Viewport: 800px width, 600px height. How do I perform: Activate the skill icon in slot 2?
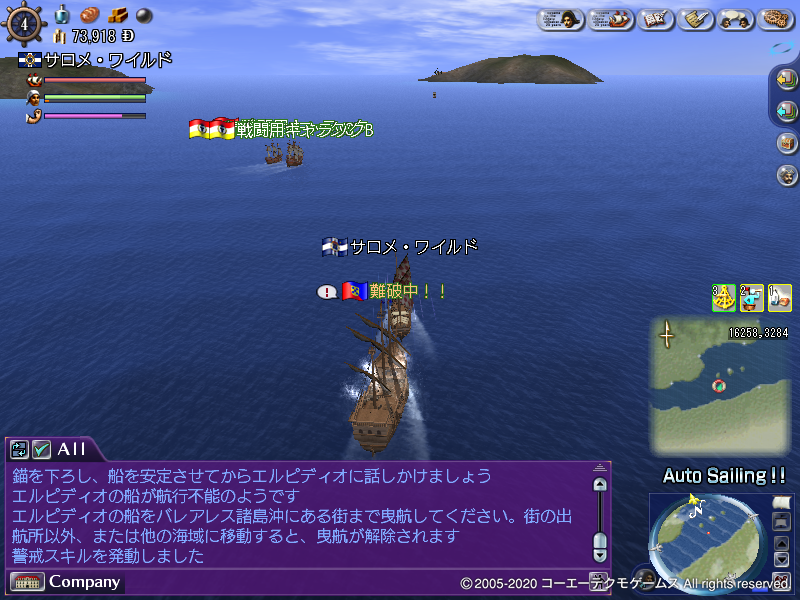752,297
